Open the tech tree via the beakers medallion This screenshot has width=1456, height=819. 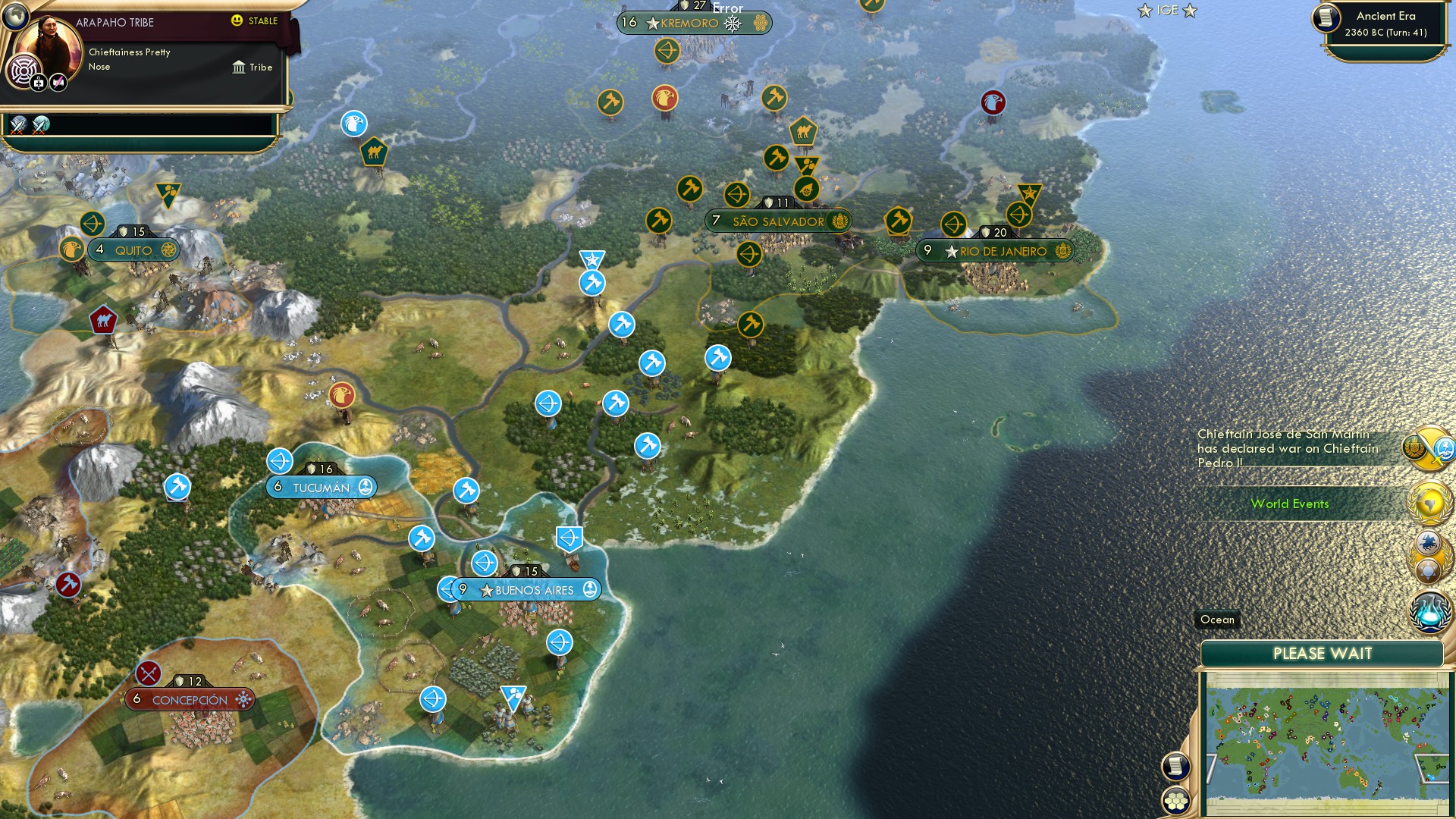[x=1429, y=611]
